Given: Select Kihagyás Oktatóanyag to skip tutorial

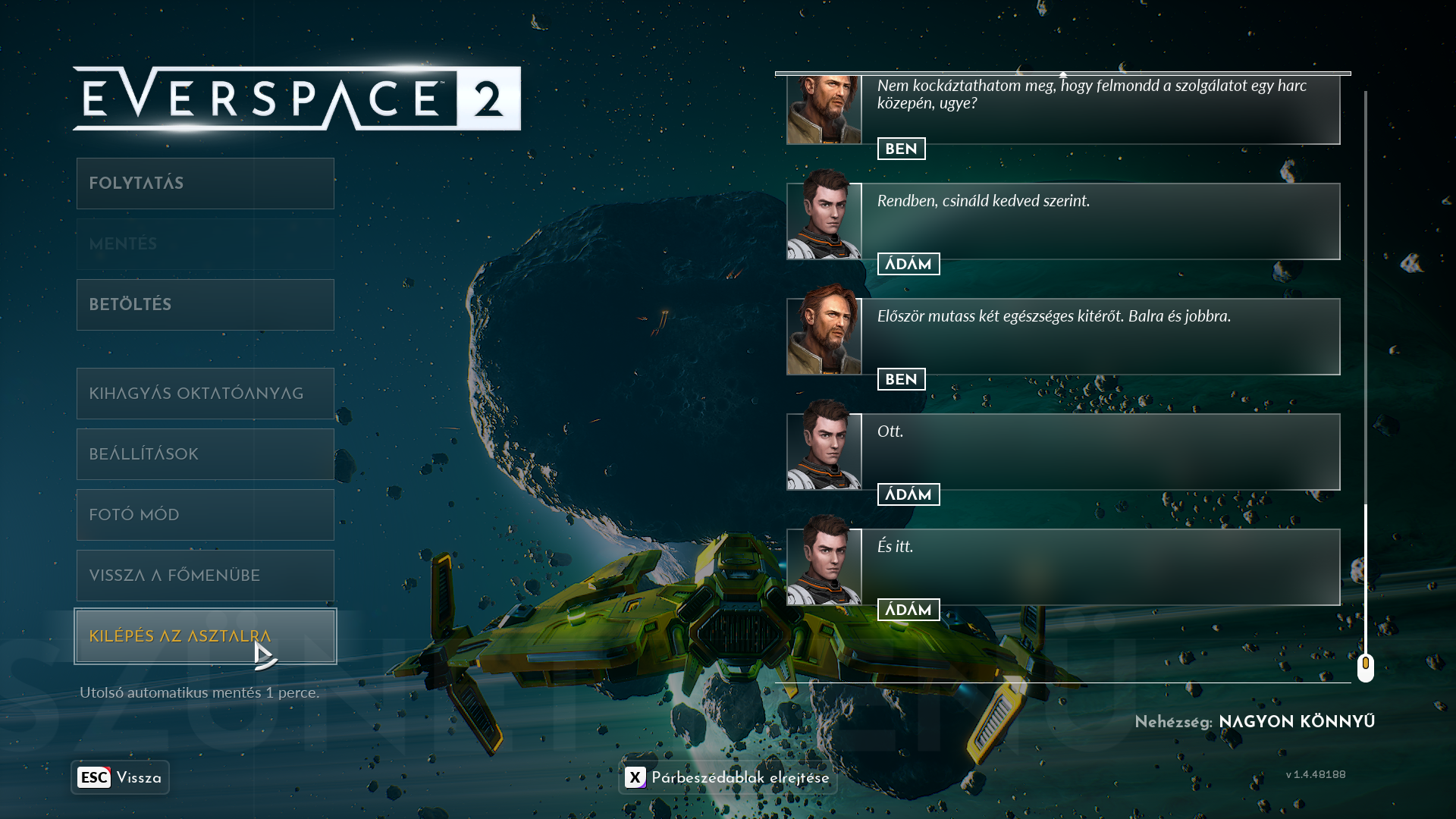Looking at the screenshot, I should [x=205, y=394].
